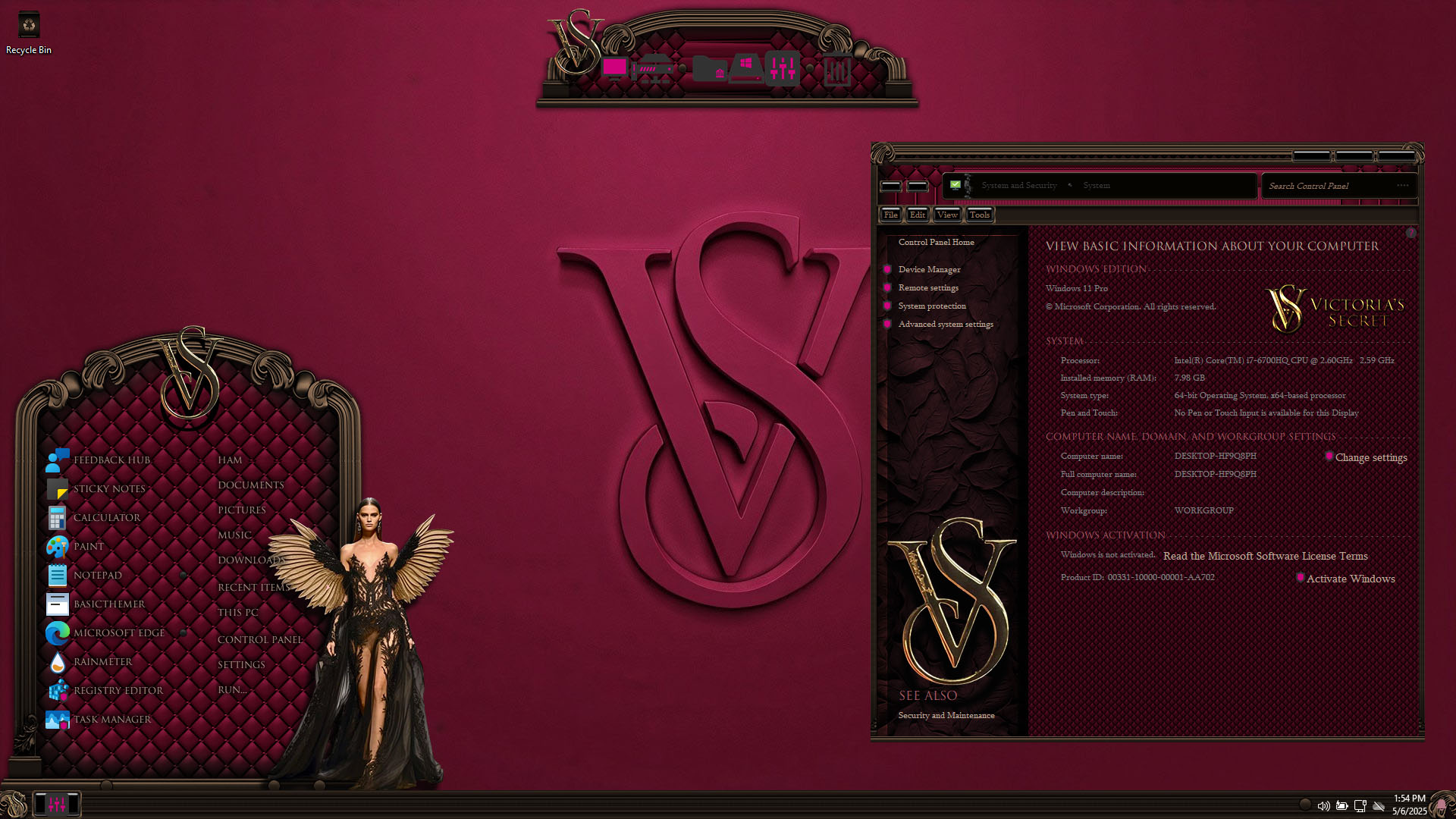
Task: Click the taskbar volume speaker icon
Action: click(1323, 806)
